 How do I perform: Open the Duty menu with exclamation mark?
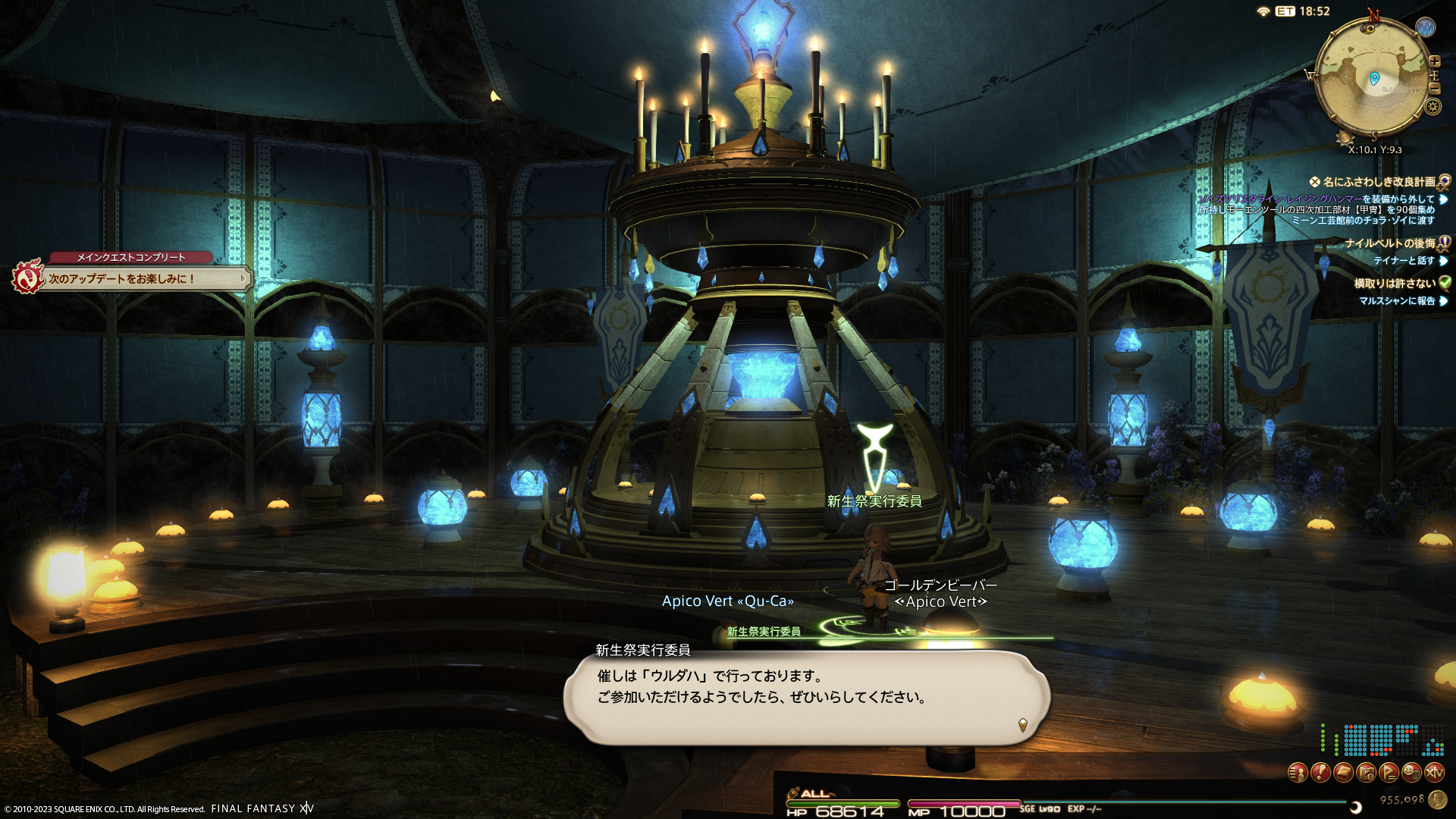point(1320,773)
